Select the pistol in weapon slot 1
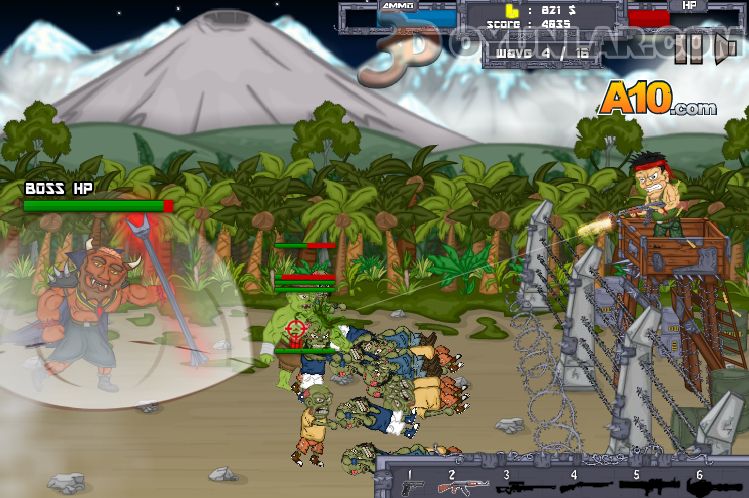This screenshot has width=749, height=498. click(412, 487)
